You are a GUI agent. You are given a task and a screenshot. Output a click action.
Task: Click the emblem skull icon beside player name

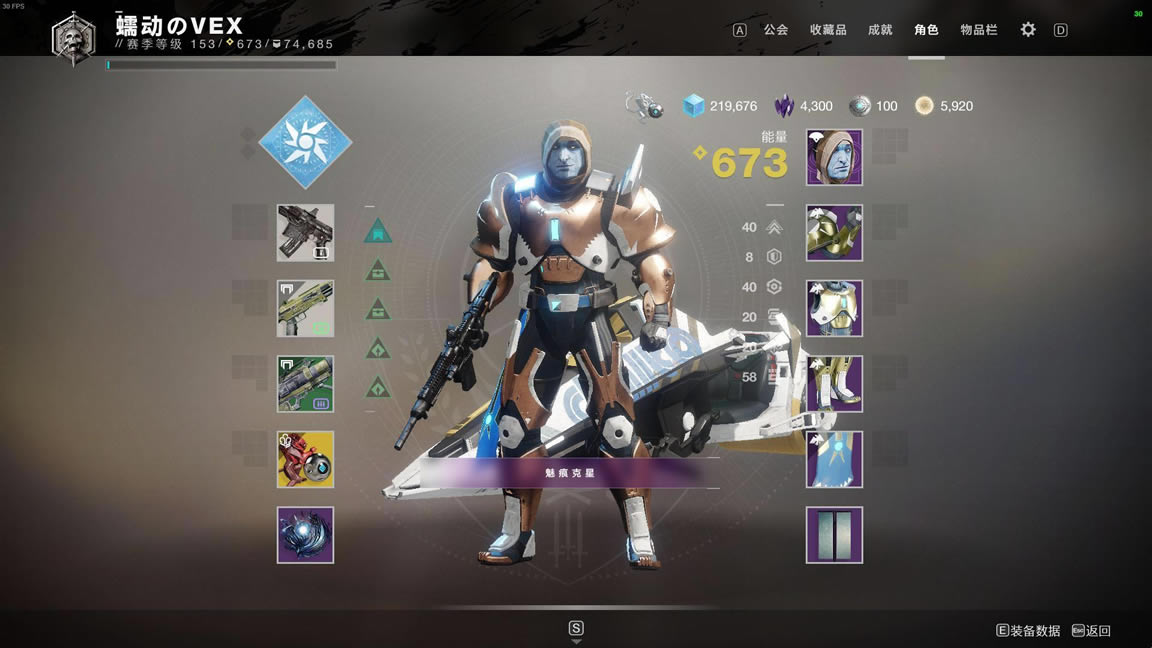(x=74, y=38)
